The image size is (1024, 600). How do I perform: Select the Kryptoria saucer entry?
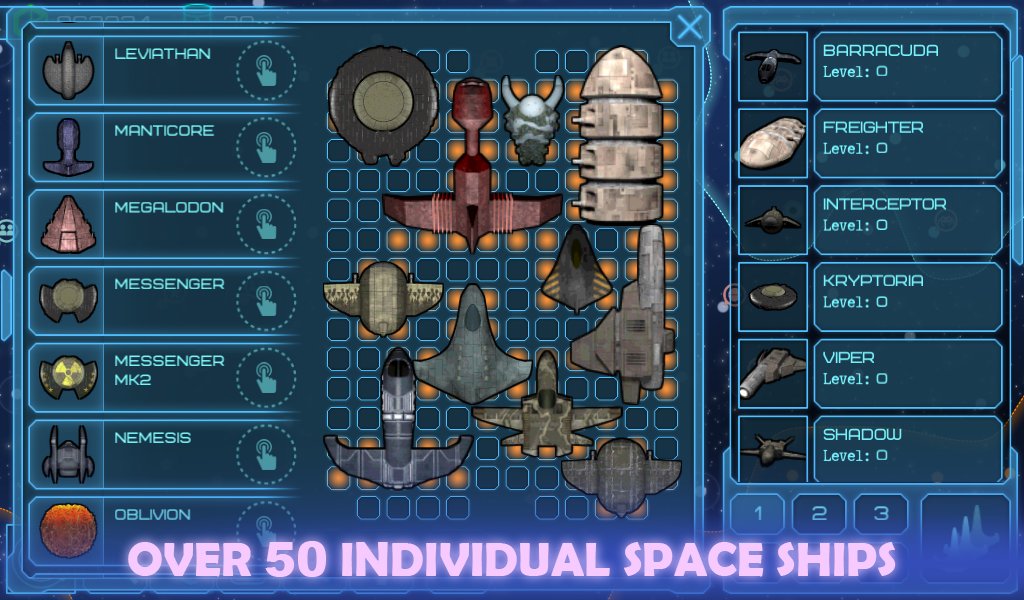(x=907, y=297)
